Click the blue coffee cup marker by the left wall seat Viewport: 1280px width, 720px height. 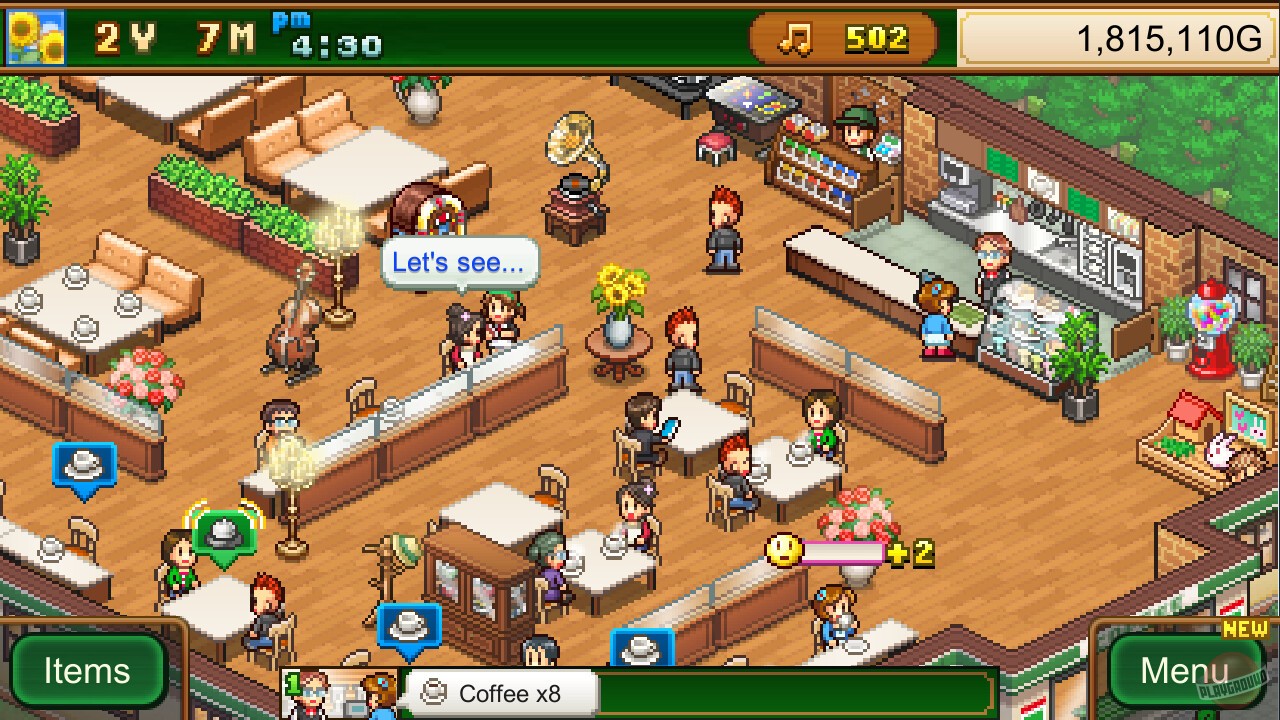coord(84,465)
